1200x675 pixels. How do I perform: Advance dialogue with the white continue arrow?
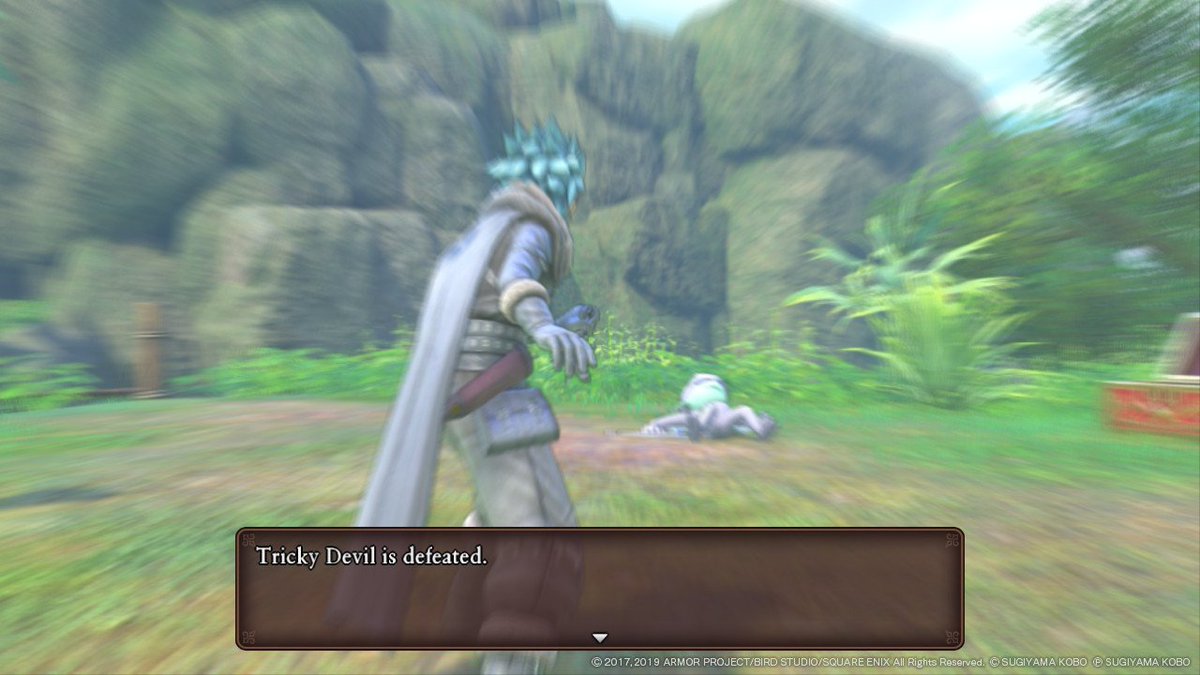599,638
